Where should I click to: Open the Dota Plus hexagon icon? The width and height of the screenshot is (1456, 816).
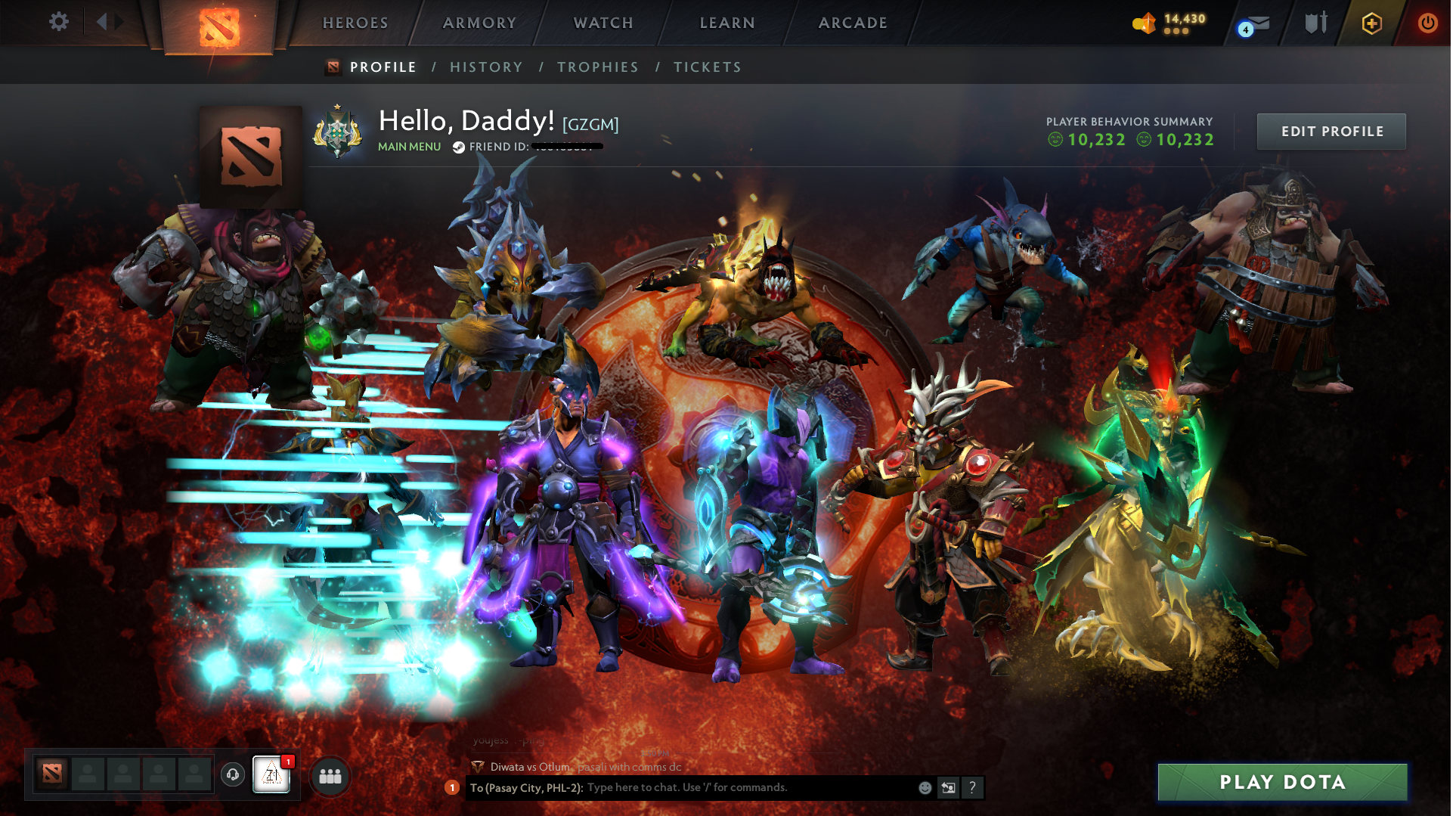point(1371,23)
